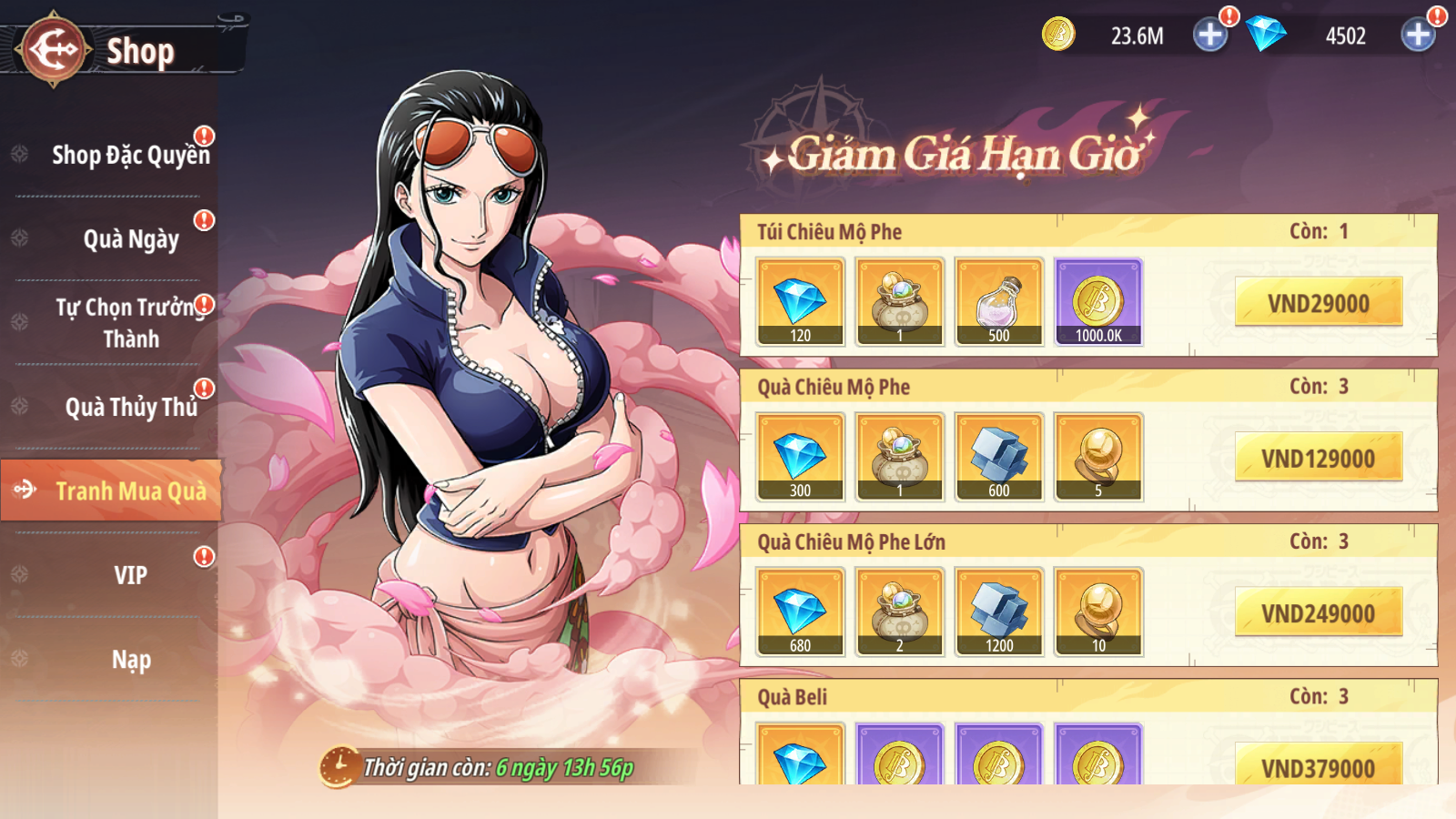Add more blue diamonds
This screenshot has height=819, width=1456.
[x=1418, y=35]
